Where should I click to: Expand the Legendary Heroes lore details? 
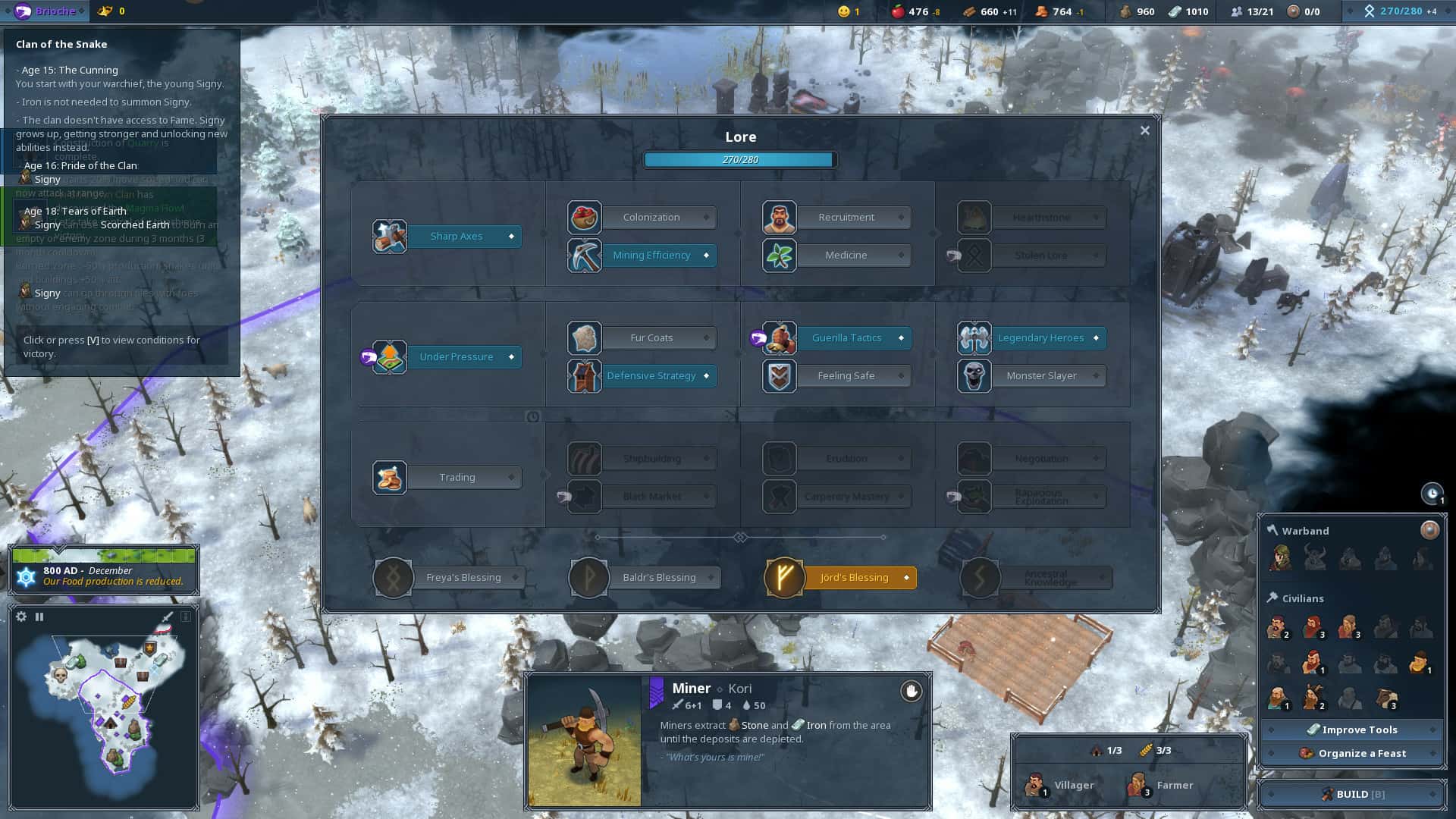tap(1095, 337)
